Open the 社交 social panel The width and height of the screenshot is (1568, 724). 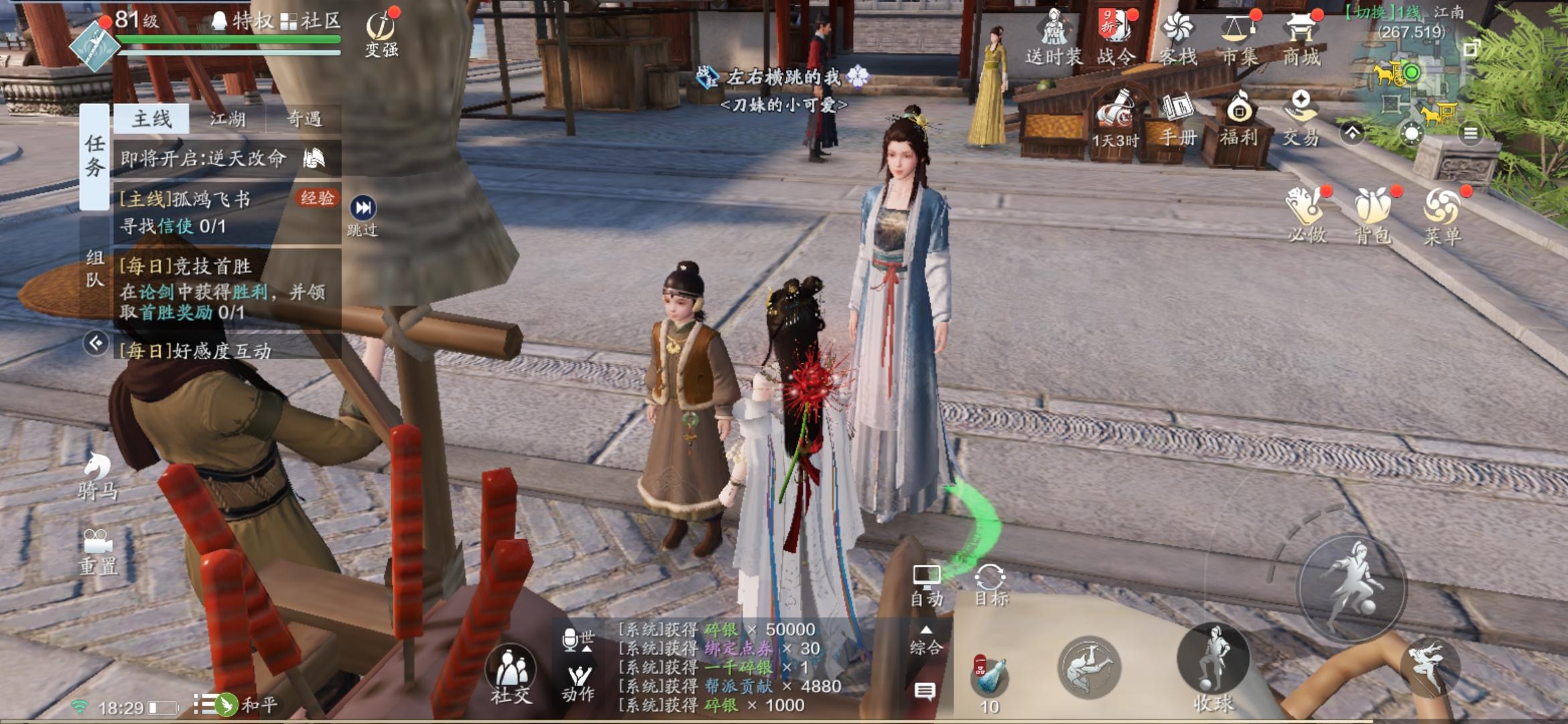(x=511, y=674)
